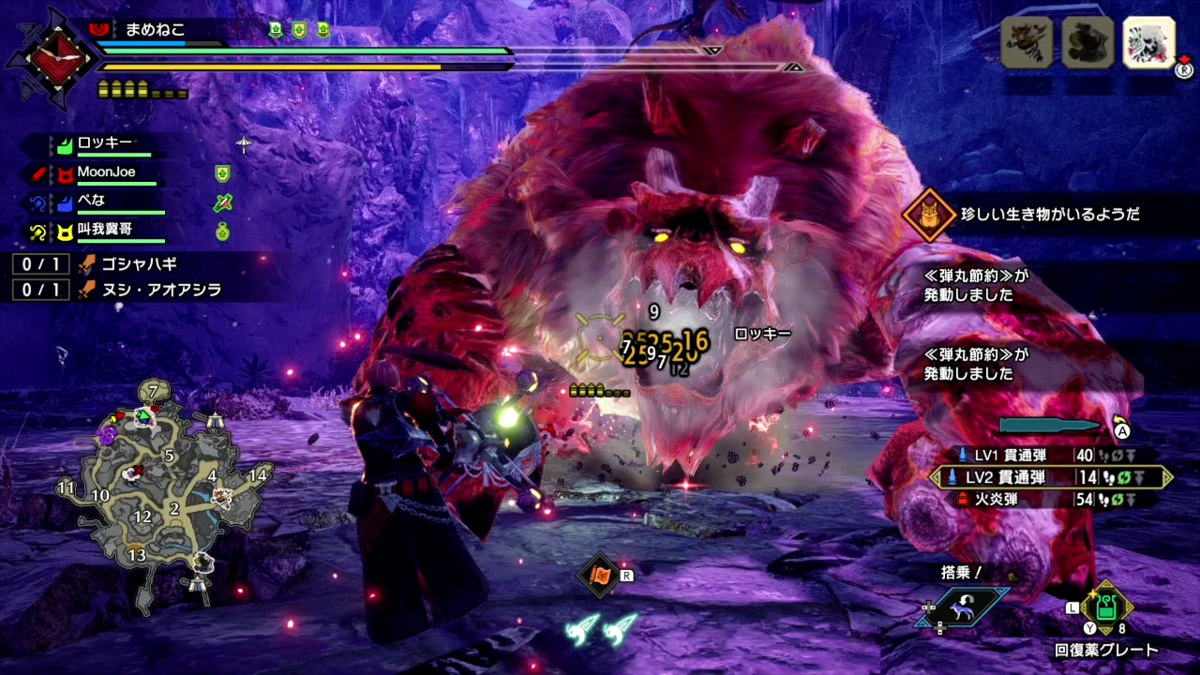Select the highlighted white monster target icon
Screen dimensions: 1200x675
pyautogui.click(x=1148, y=42)
